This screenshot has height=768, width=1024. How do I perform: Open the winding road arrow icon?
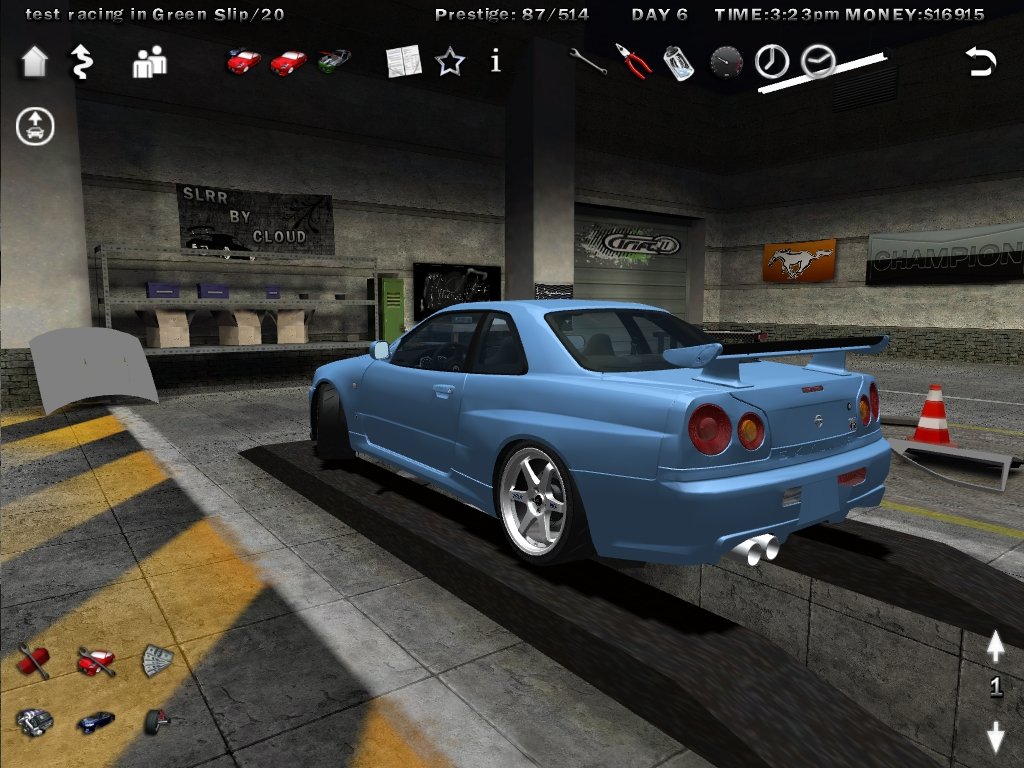pyautogui.click(x=81, y=62)
